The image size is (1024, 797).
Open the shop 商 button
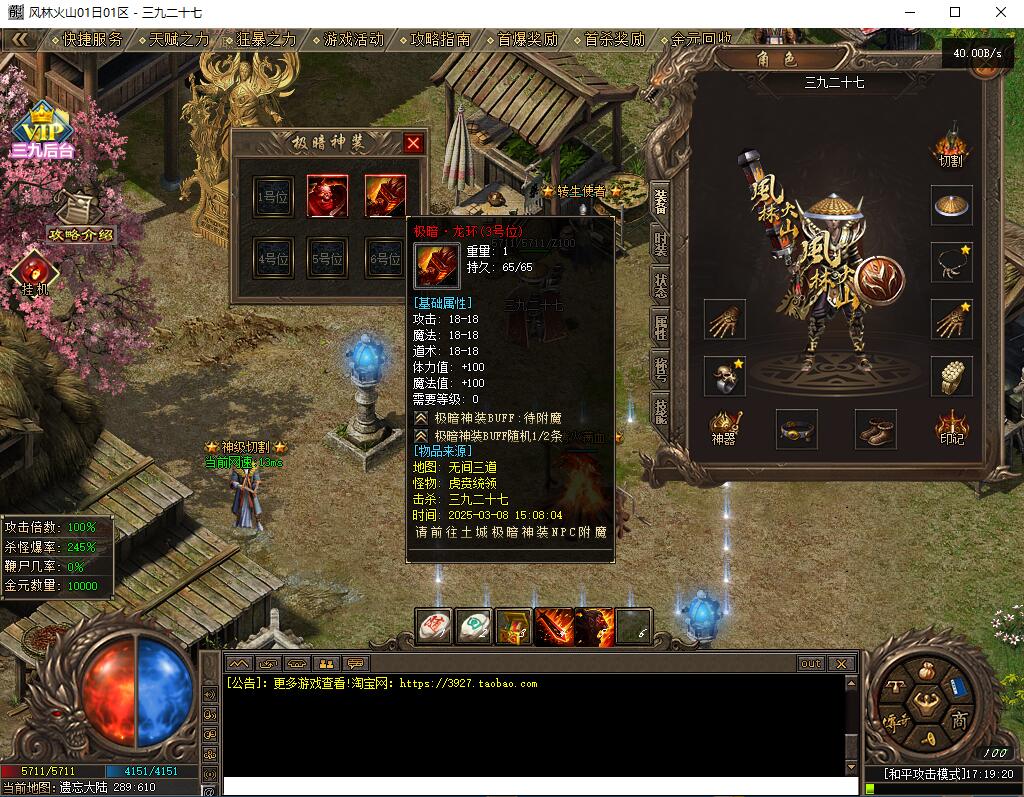[x=958, y=720]
